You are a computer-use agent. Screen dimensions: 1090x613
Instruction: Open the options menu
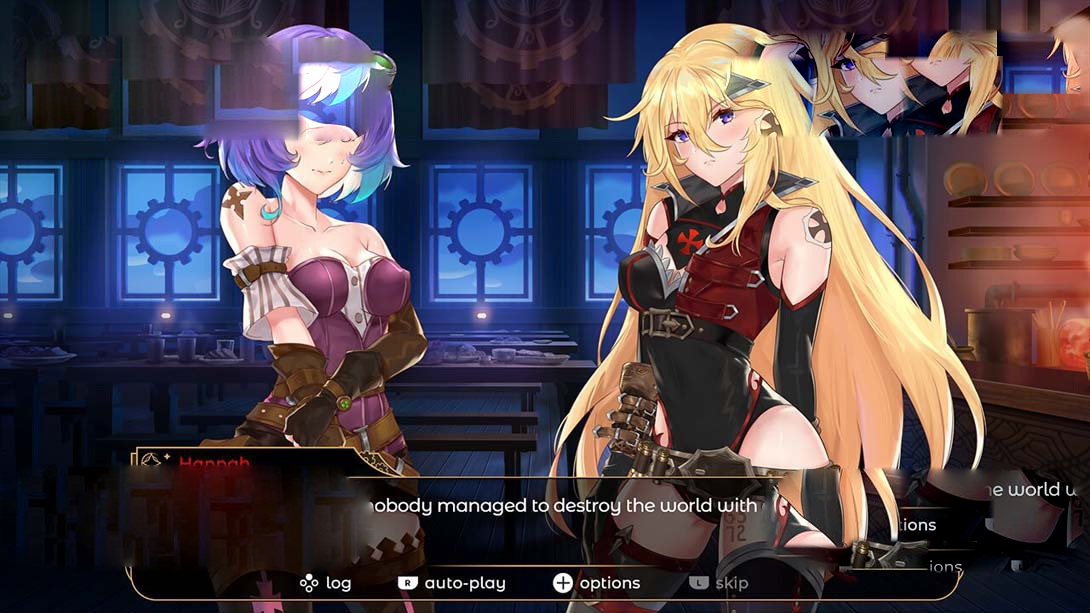click(597, 583)
